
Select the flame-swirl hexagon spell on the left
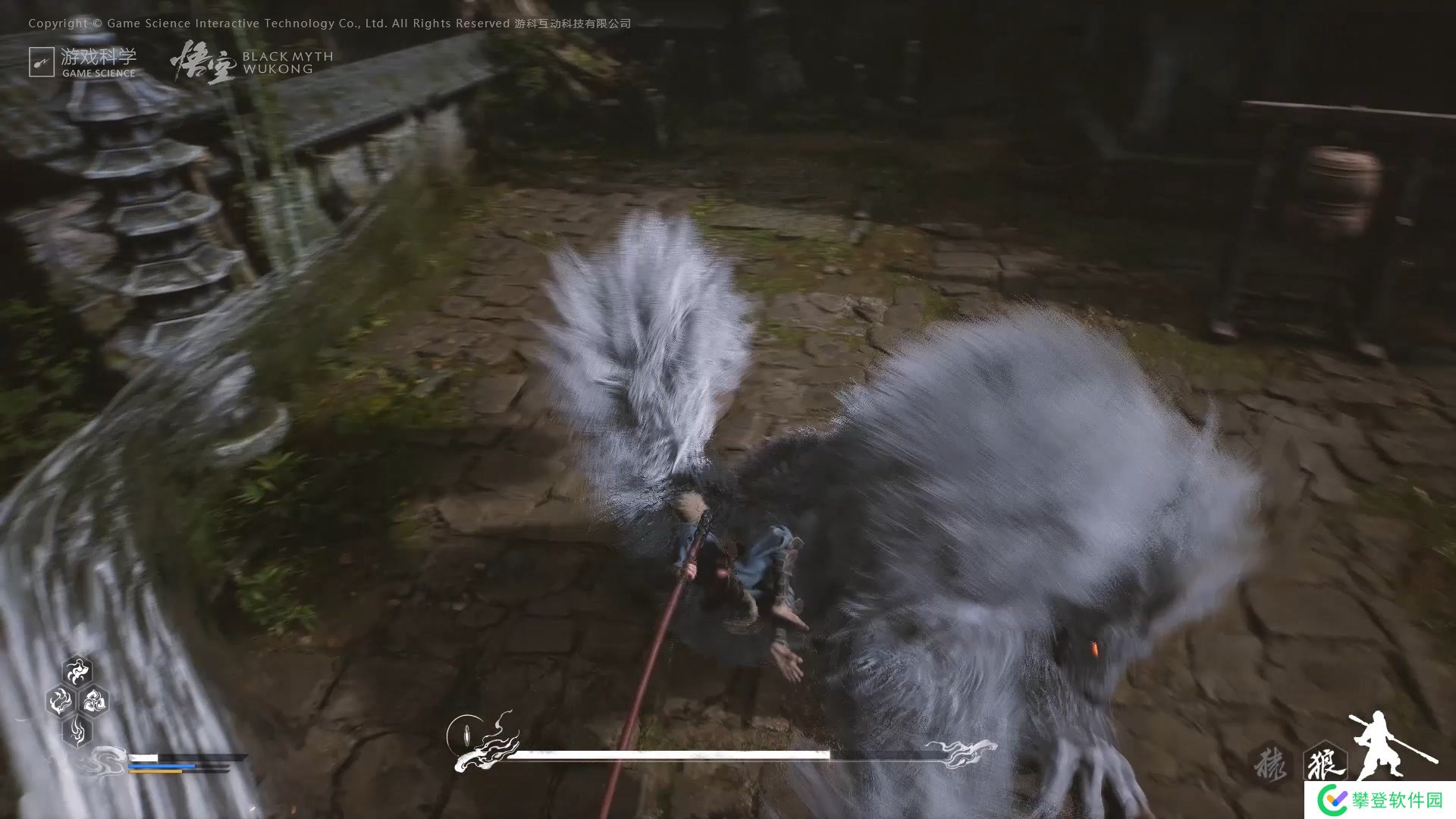(x=61, y=701)
